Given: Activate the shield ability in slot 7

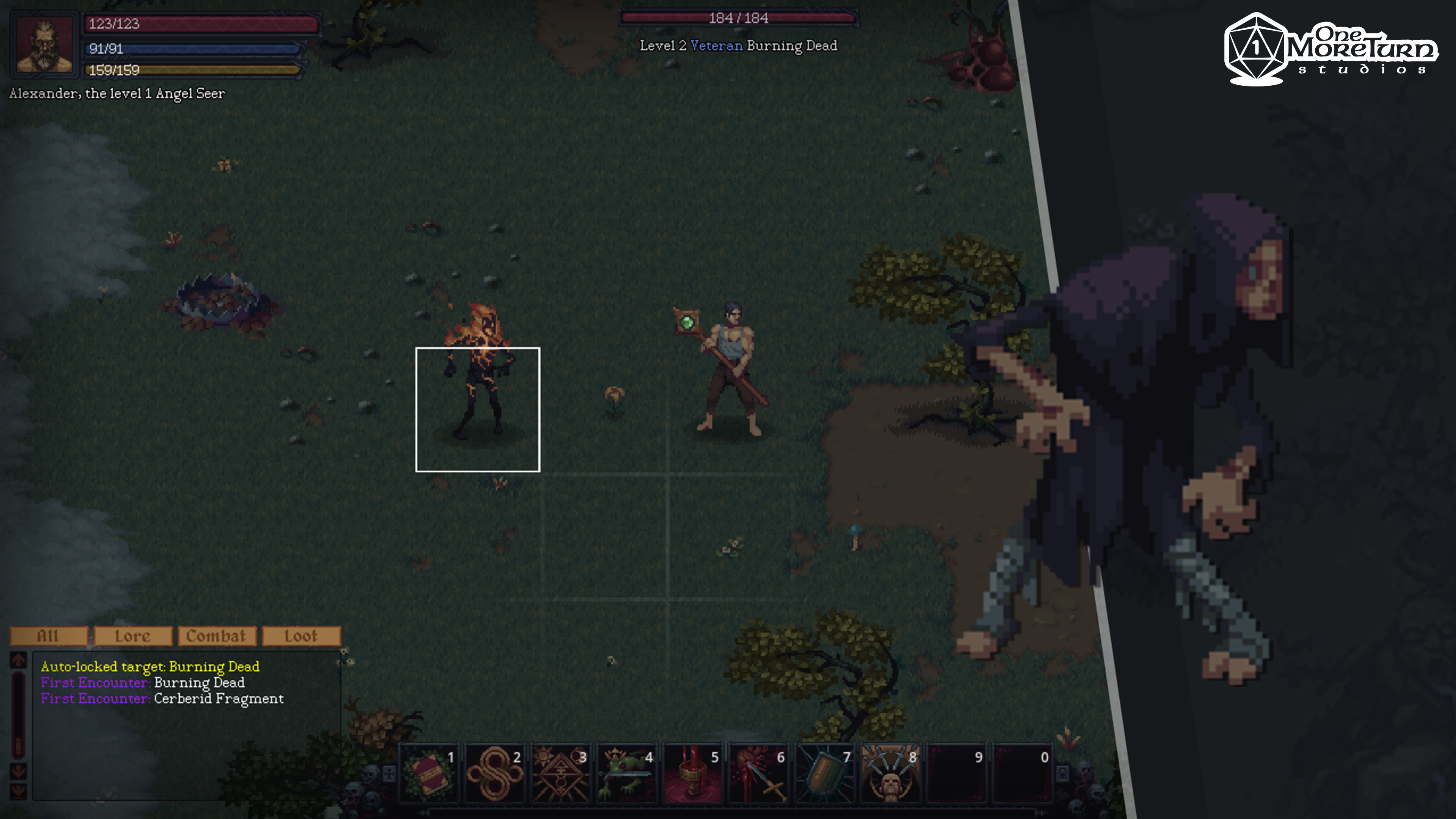Looking at the screenshot, I should (824, 773).
